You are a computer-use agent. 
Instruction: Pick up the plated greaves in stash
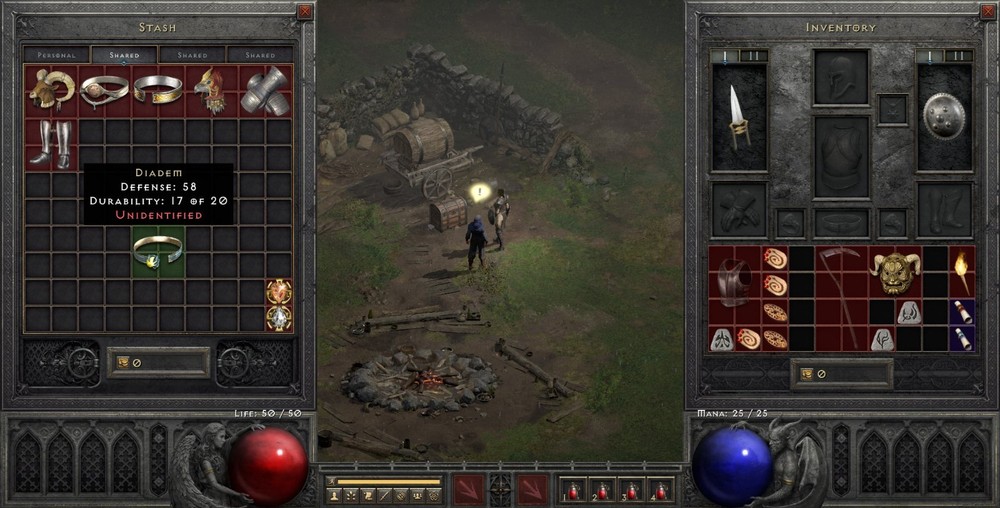[50, 143]
